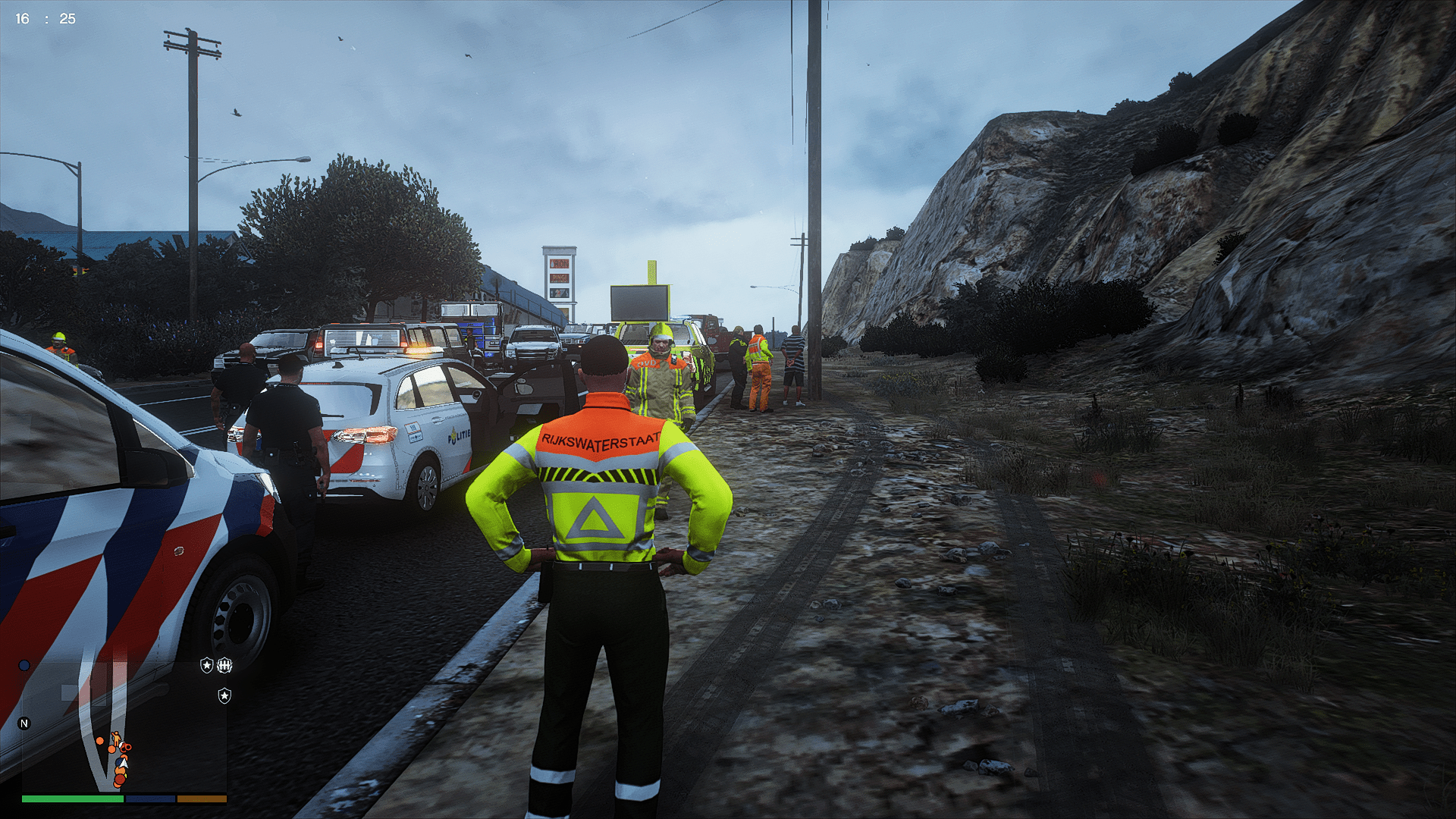
Task: Select the North indicator on the minimap
Action: tap(24, 723)
